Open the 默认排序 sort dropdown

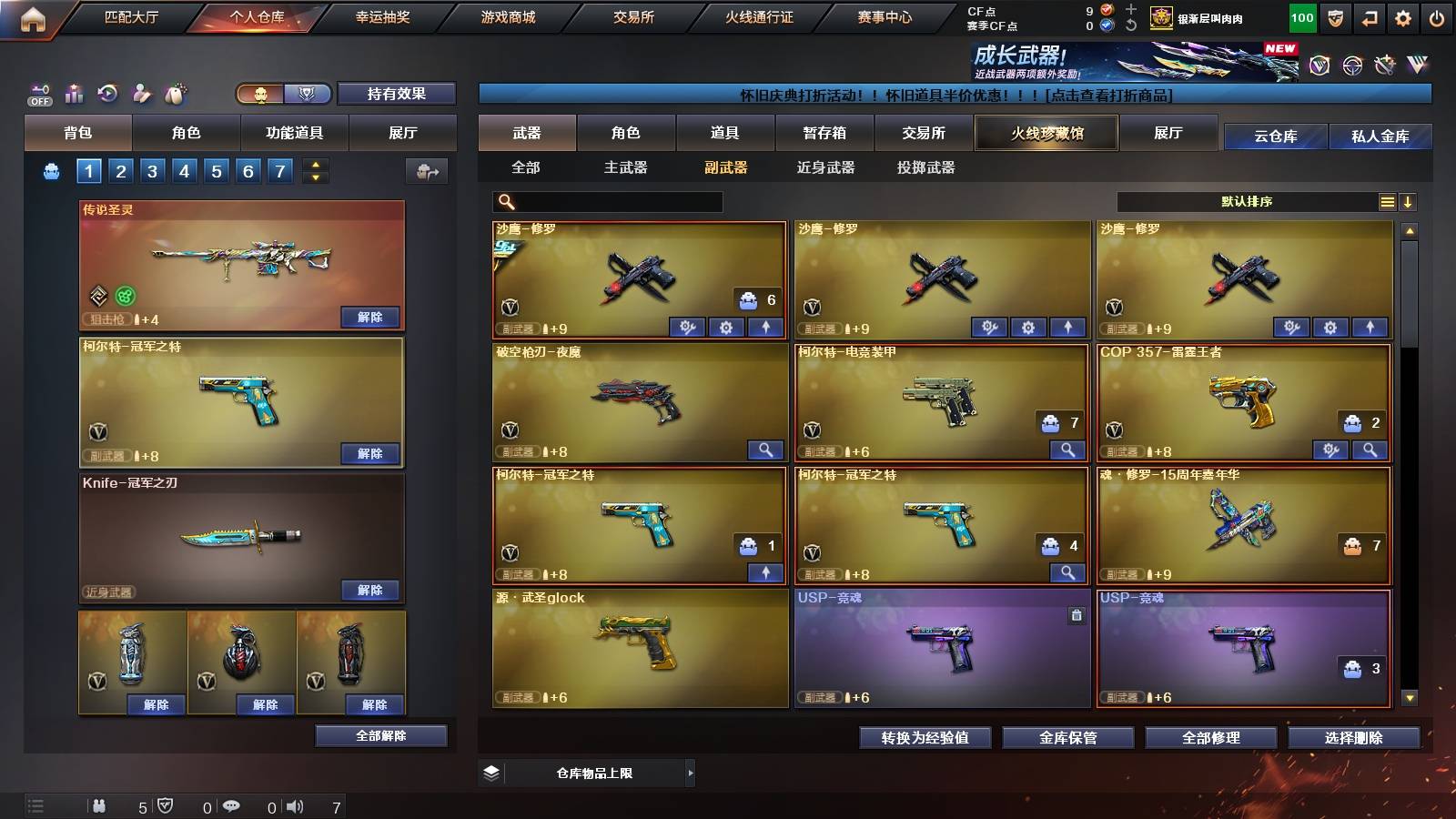1247,201
